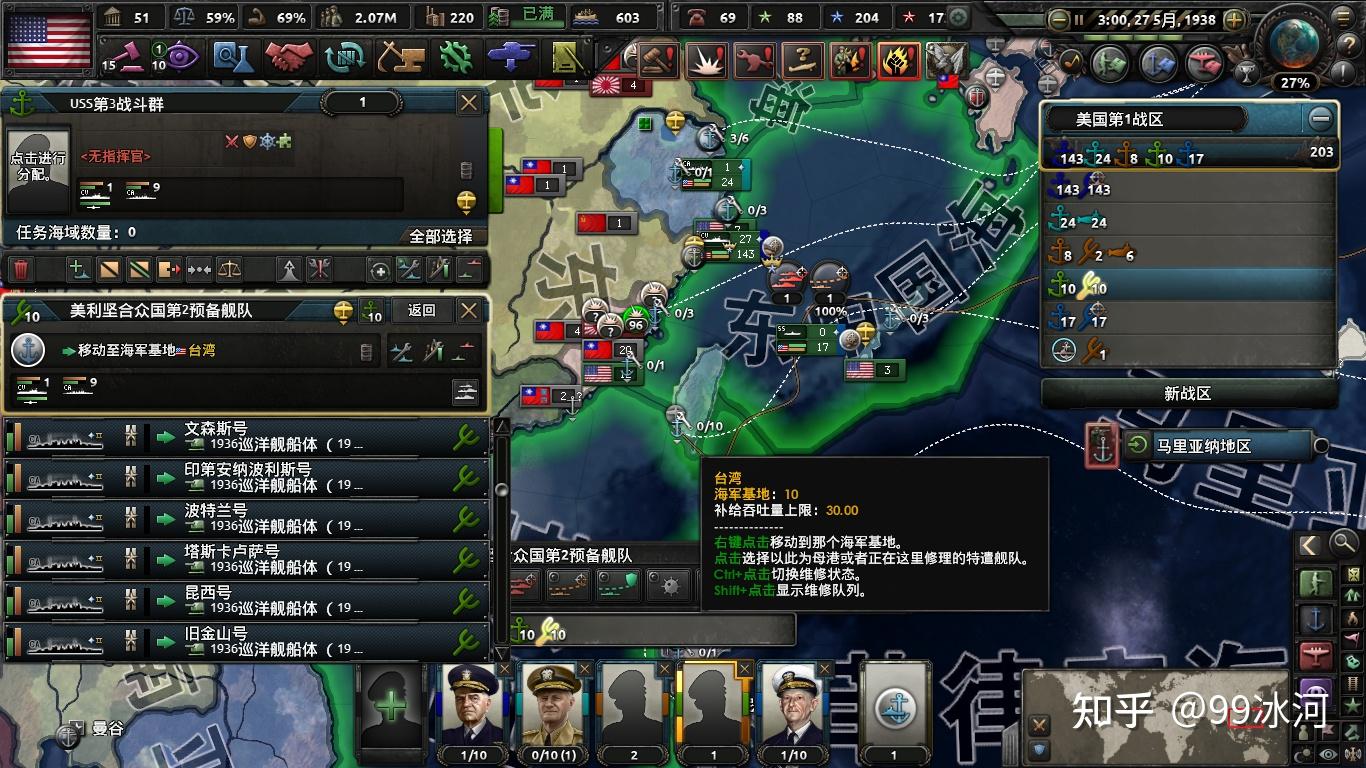Toggle repair wrench for 文森斯号
The height and width of the screenshot is (768, 1366).
click(x=466, y=438)
